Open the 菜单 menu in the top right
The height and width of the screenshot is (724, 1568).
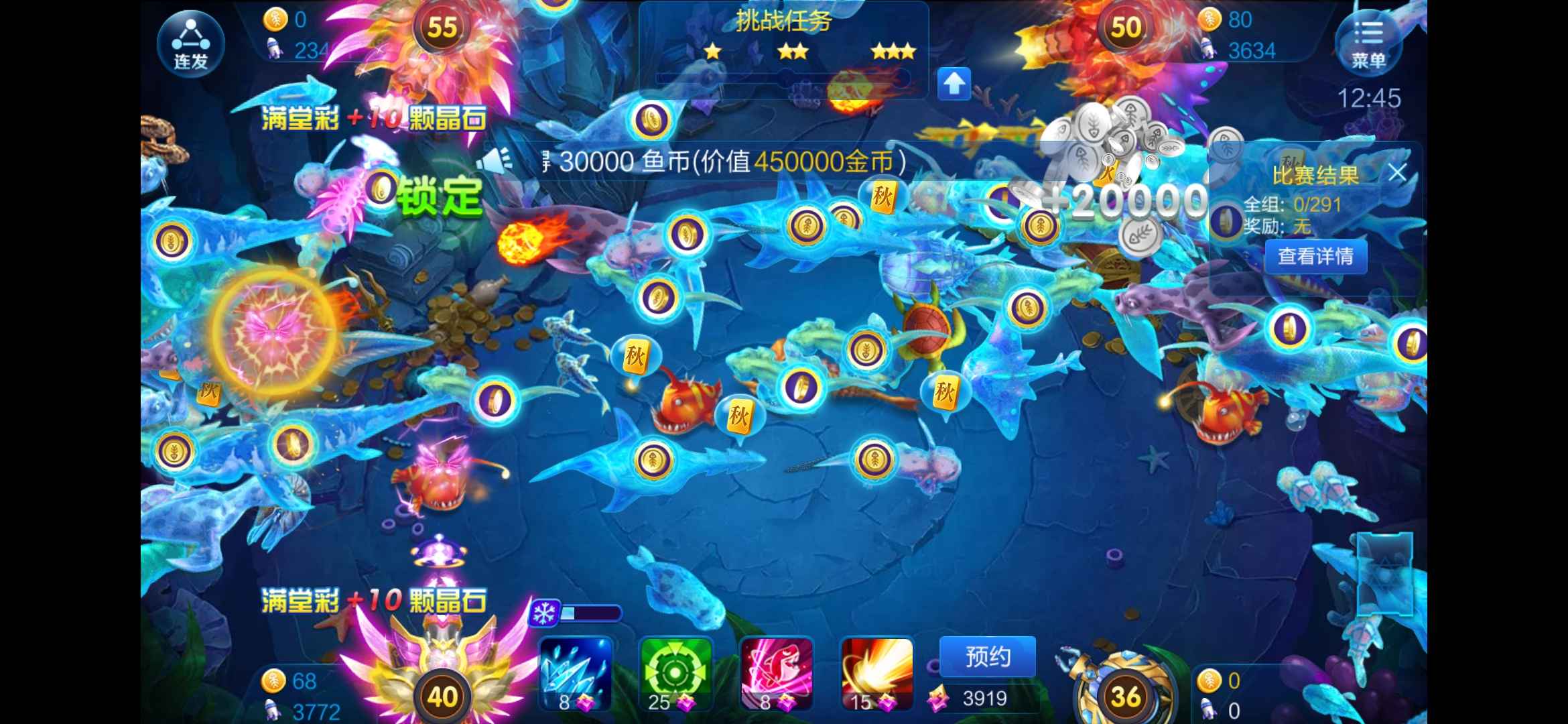(1369, 42)
